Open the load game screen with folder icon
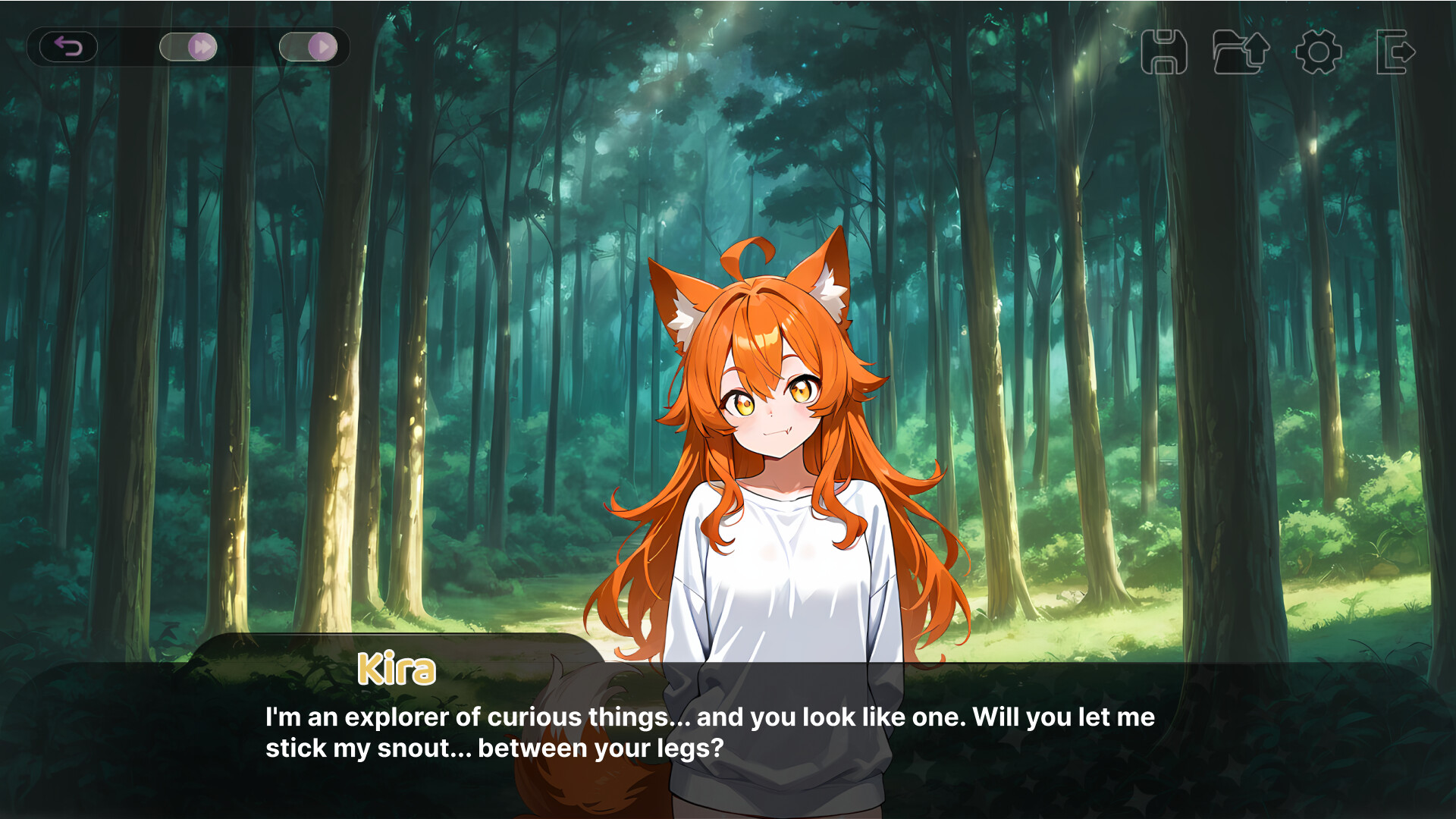The width and height of the screenshot is (1456, 819). point(1241,52)
